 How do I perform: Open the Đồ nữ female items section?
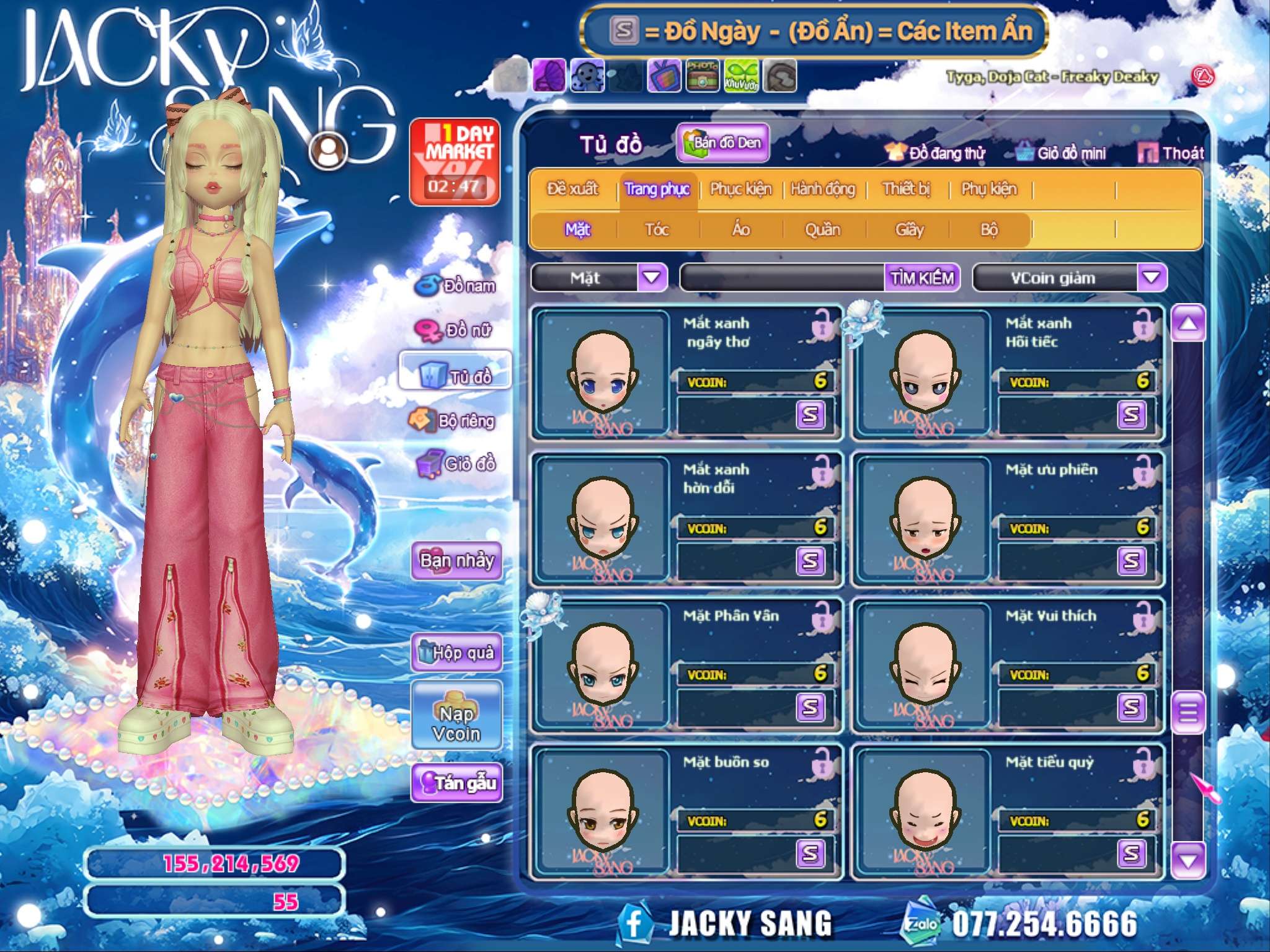(x=457, y=330)
